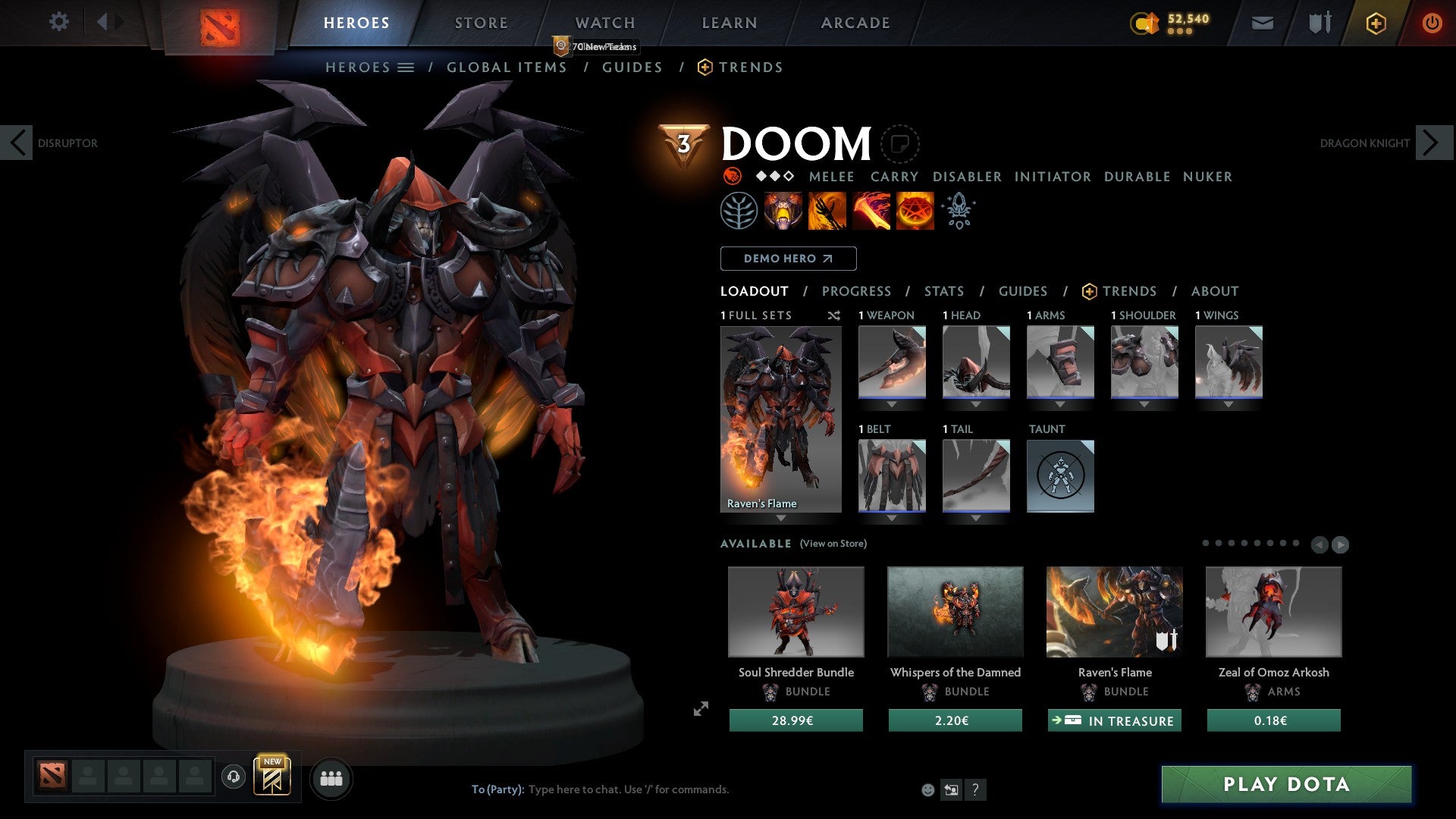Toggle the Taunt slot selection
Screen dimensions: 1456x819
1060,476
